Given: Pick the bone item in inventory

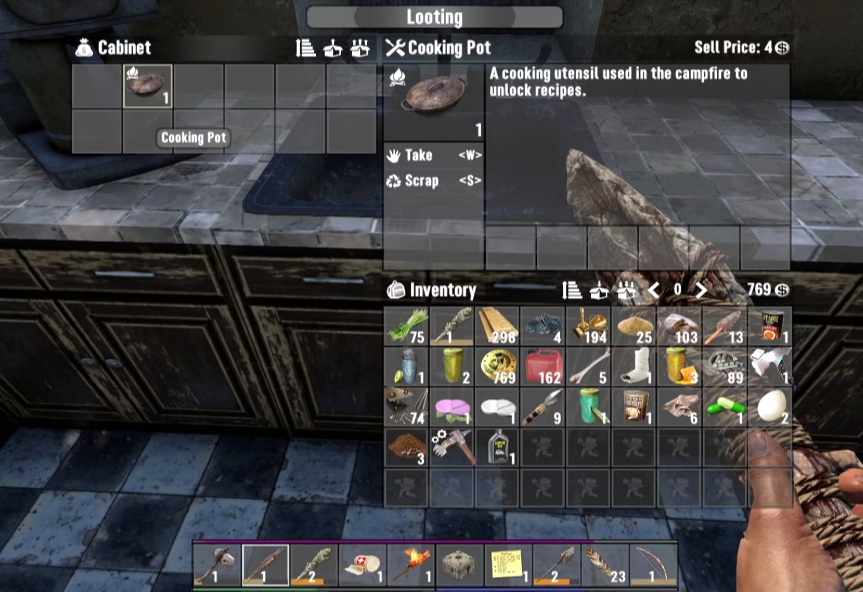Looking at the screenshot, I should pyautogui.click(x=588, y=366).
